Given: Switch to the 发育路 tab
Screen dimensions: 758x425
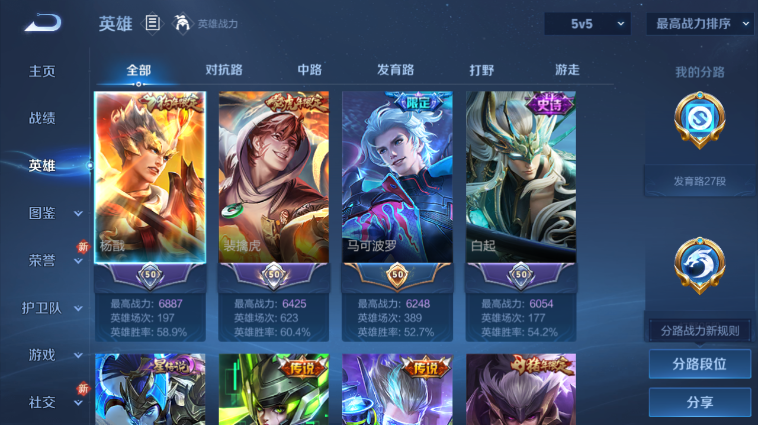Looking at the screenshot, I should pyautogui.click(x=395, y=70).
